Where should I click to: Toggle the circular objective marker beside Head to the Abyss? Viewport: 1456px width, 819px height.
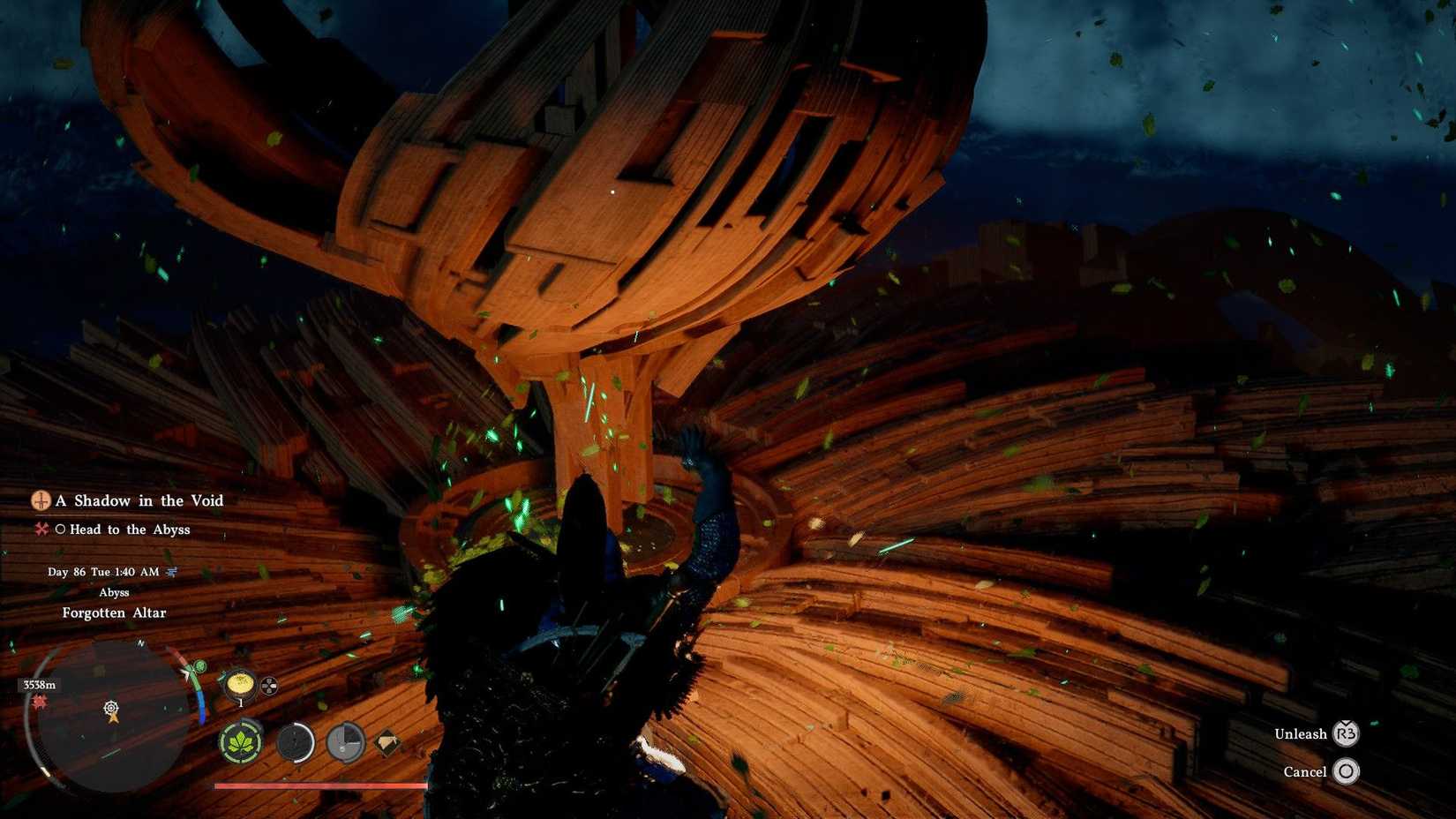(62, 529)
